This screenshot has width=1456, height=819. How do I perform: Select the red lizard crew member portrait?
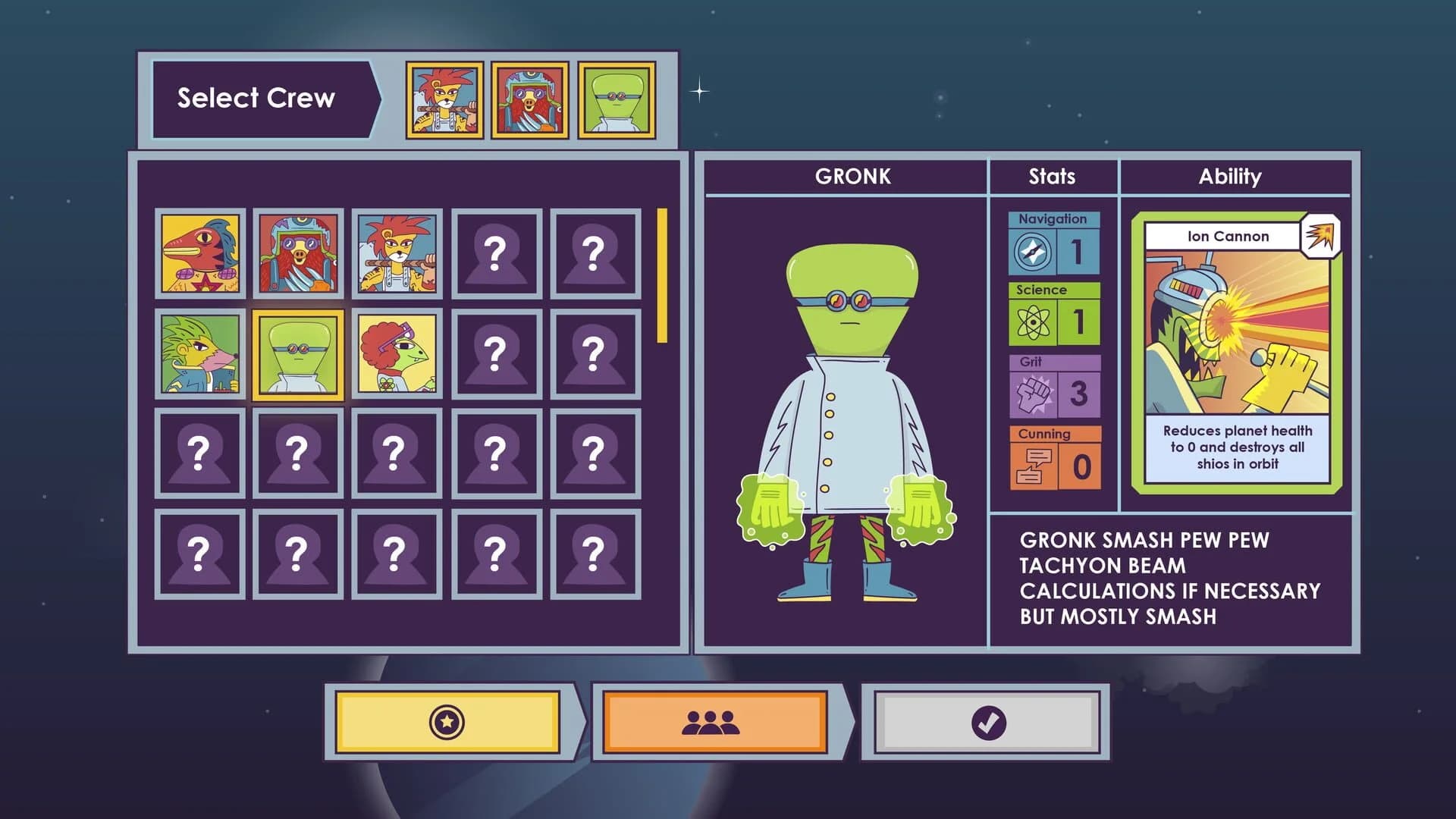199,253
